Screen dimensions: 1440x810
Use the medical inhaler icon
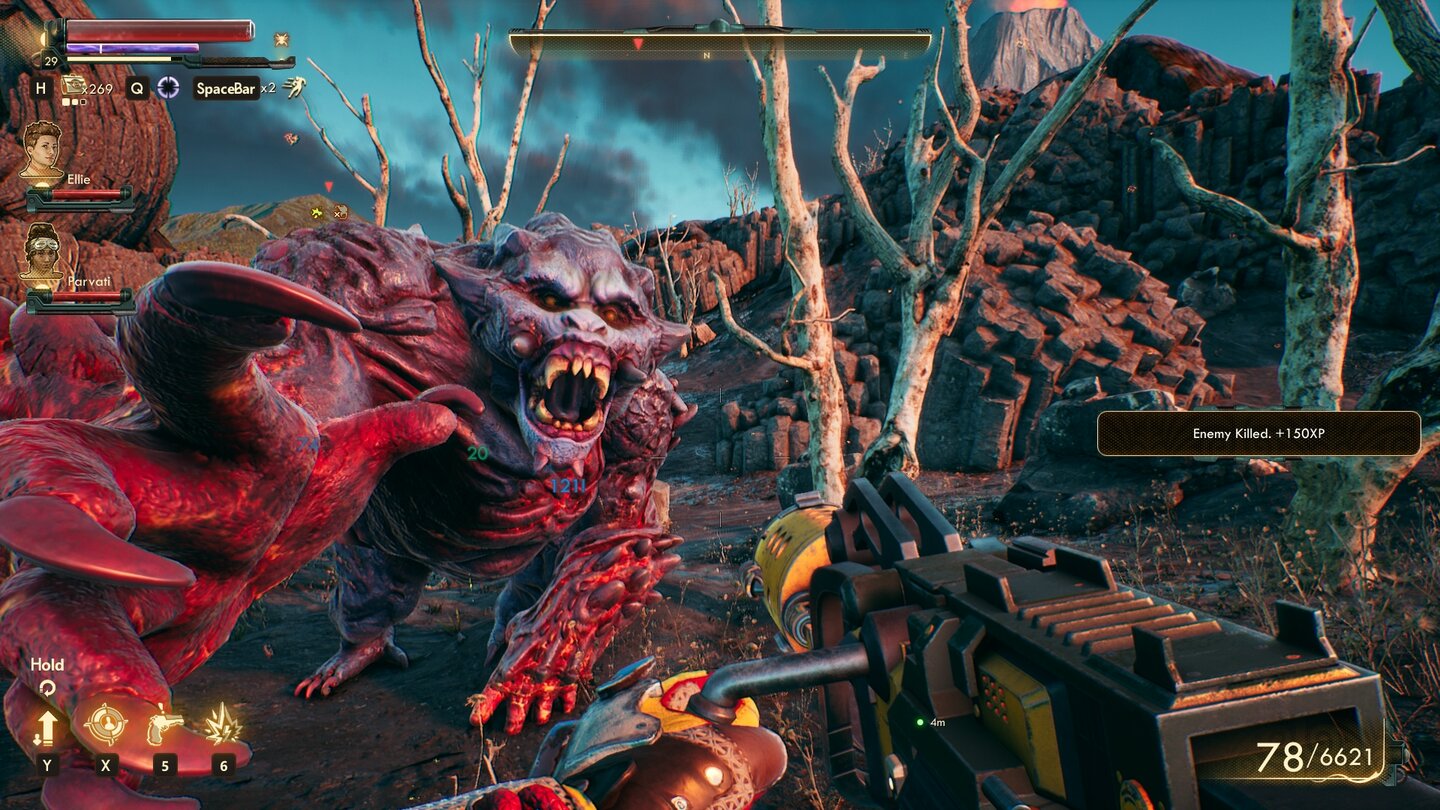pyautogui.click(x=74, y=87)
